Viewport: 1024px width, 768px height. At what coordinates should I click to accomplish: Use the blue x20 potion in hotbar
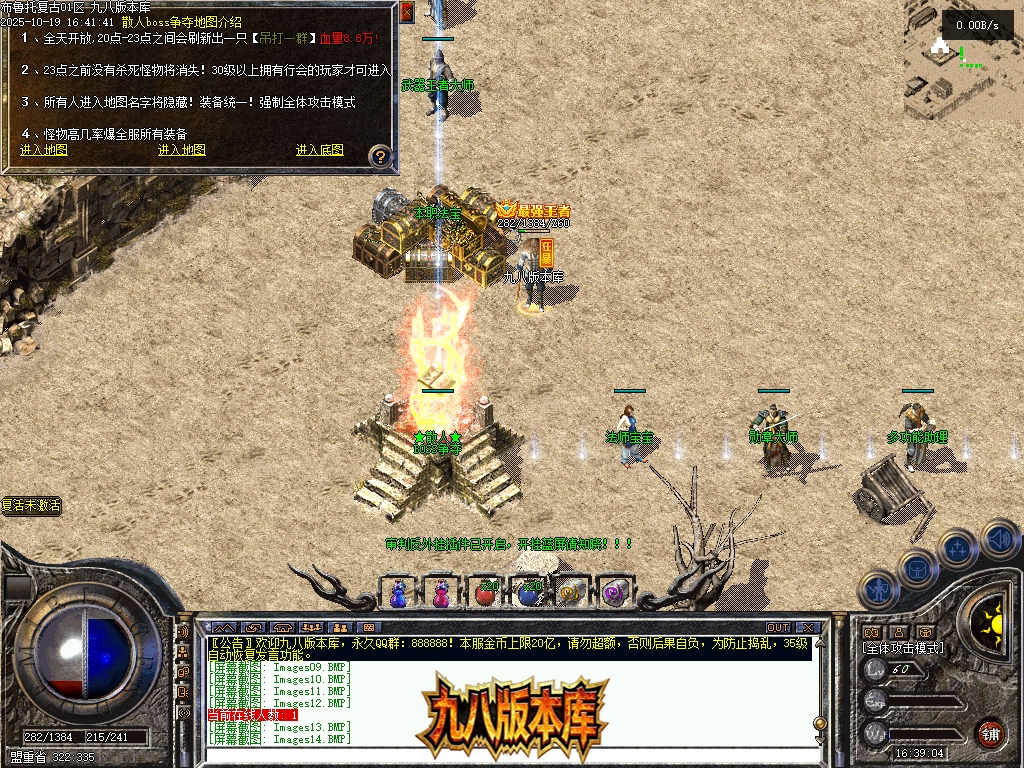529,592
